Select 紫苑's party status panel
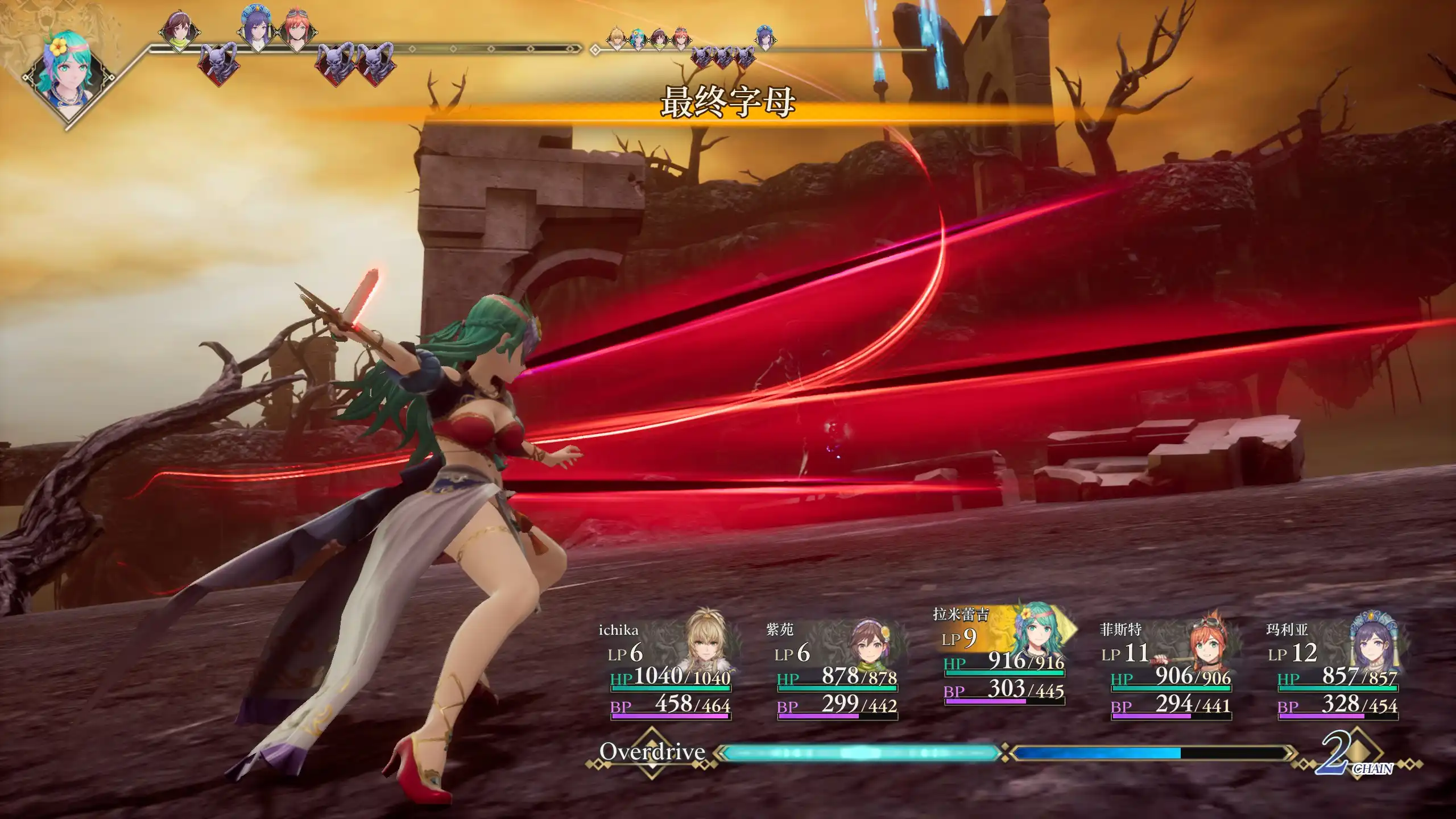Image resolution: width=1456 pixels, height=819 pixels. [836, 671]
